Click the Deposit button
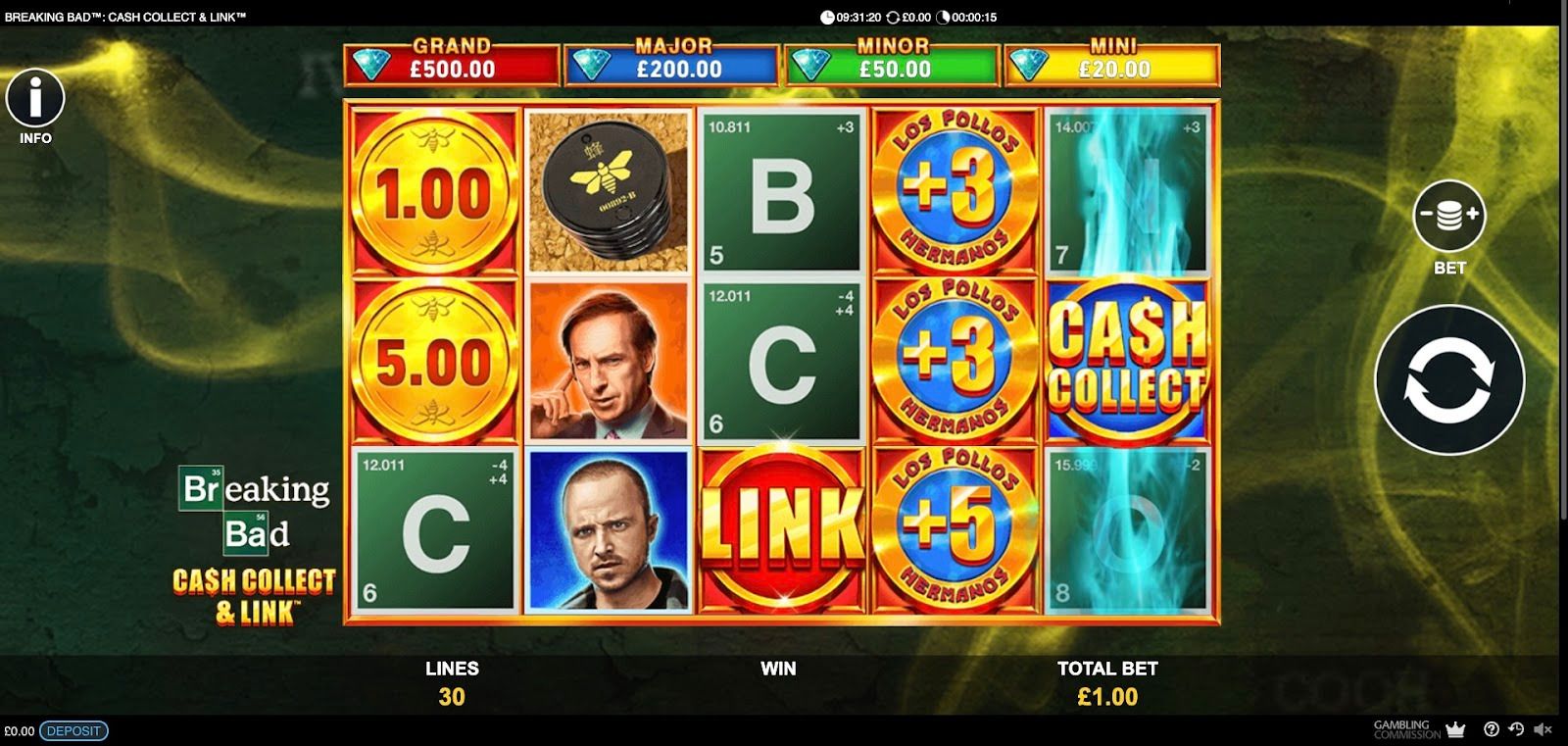 coord(73,730)
